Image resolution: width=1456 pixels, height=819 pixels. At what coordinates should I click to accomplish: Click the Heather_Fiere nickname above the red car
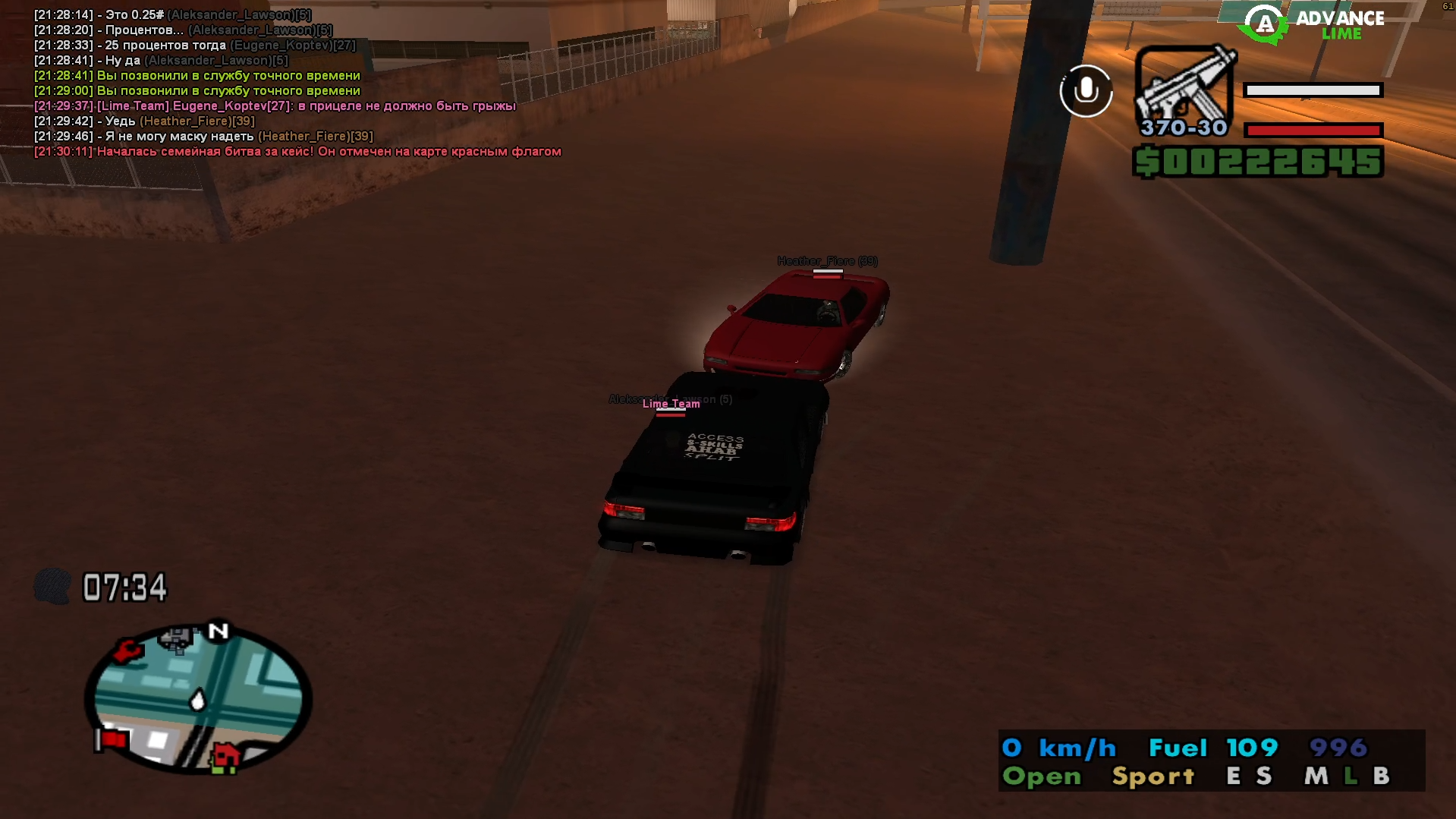click(826, 260)
